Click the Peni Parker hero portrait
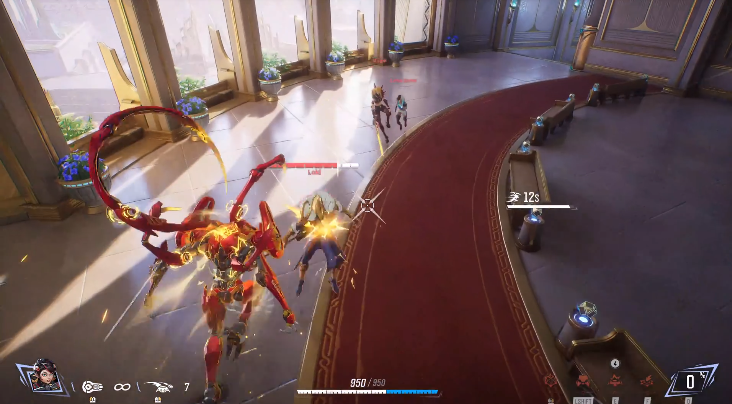The image size is (732, 404). click(42, 377)
